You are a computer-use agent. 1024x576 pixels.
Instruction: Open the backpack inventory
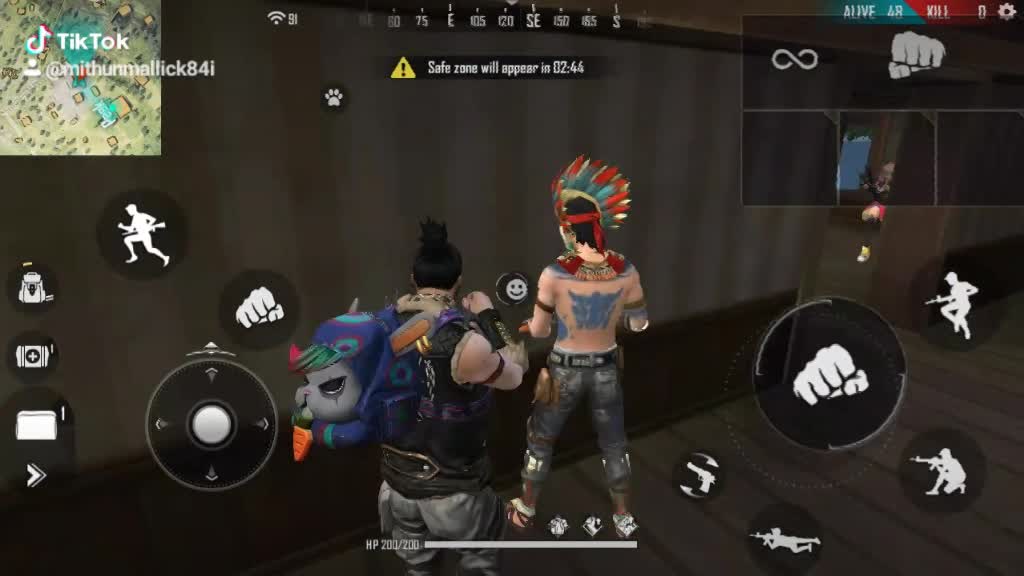32,288
